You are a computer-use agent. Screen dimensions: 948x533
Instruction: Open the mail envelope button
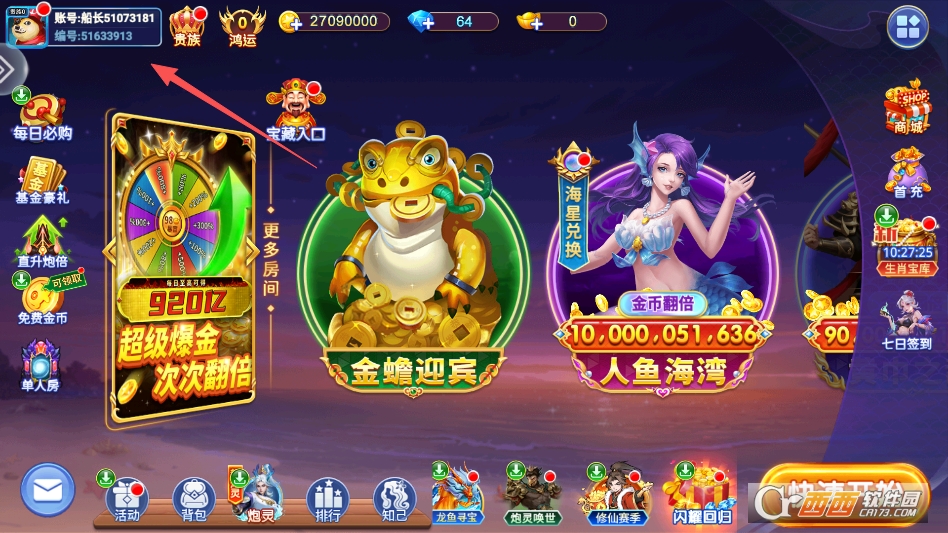click(47, 490)
